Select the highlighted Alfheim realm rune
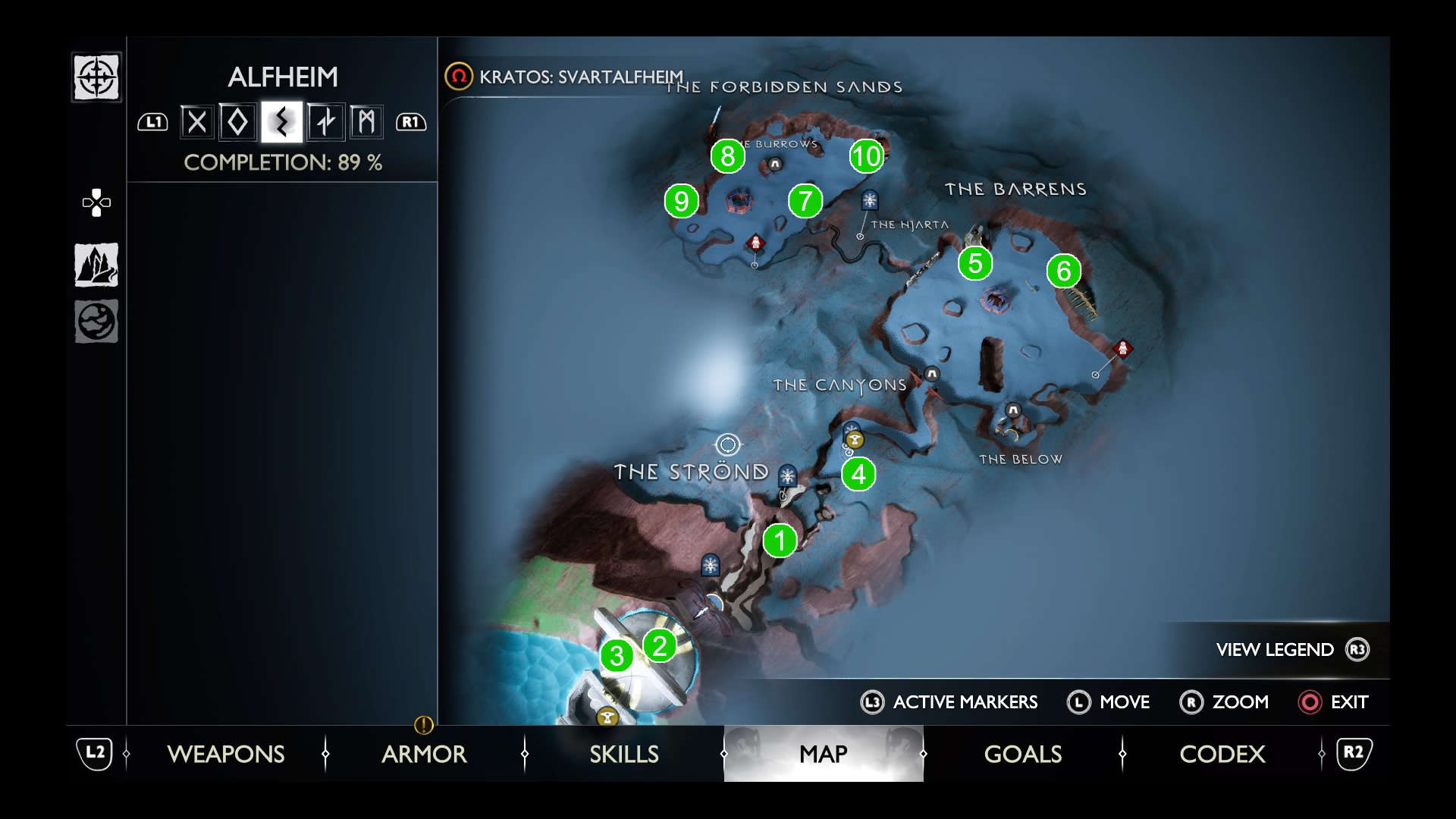 click(281, 122)
